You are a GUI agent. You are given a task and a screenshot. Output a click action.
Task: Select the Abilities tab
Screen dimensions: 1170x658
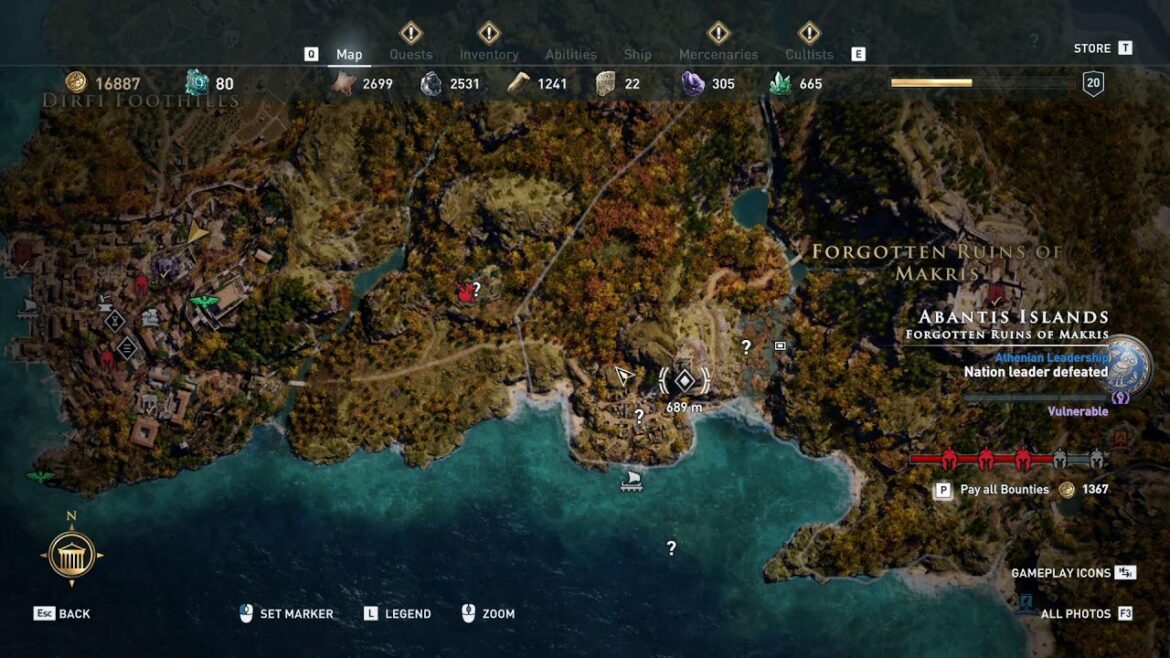pyautogui.click(x=571, y=54)
